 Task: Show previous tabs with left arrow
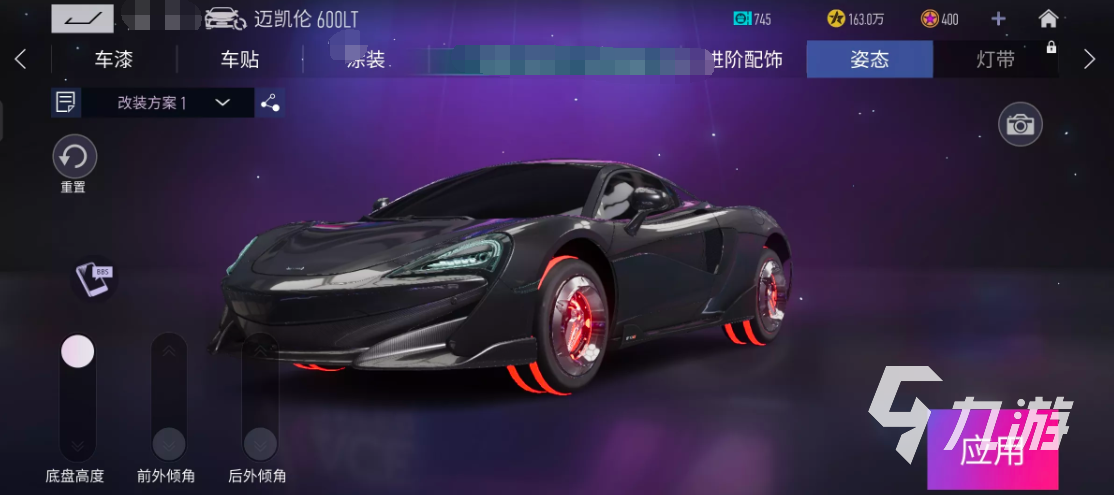(x=21, y=59)
